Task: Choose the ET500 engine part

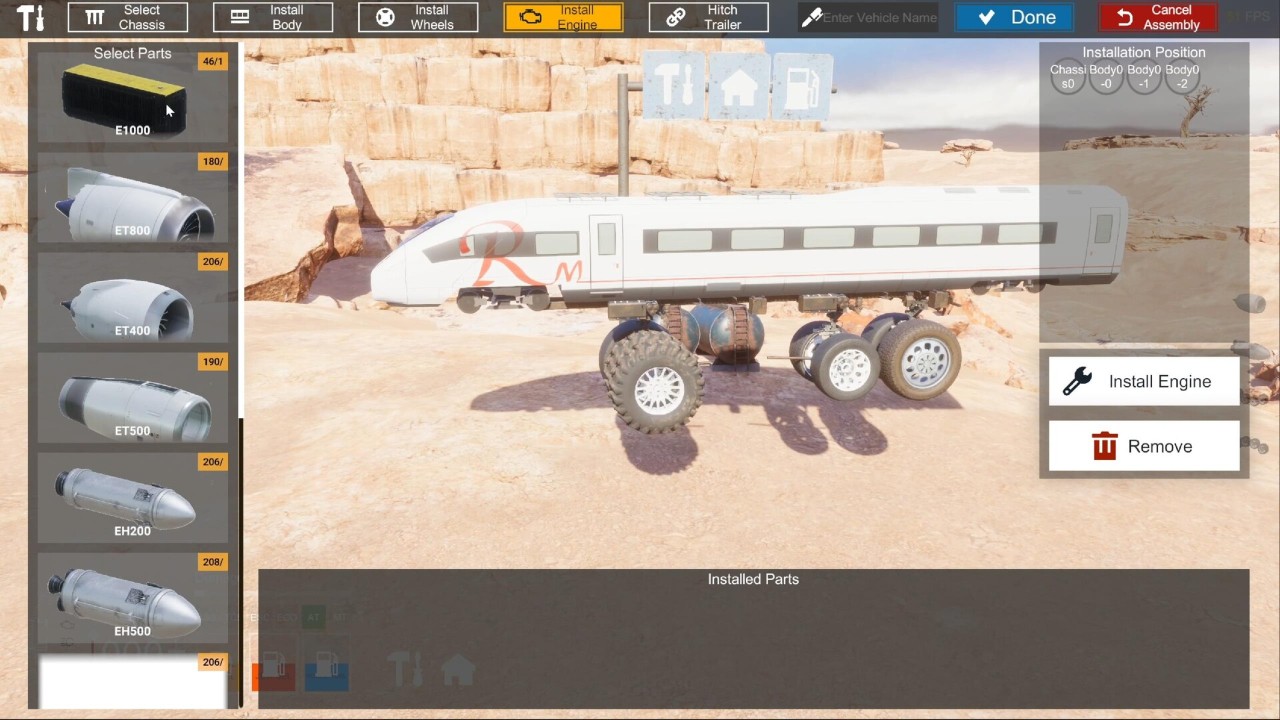Action: click(132, 398)
